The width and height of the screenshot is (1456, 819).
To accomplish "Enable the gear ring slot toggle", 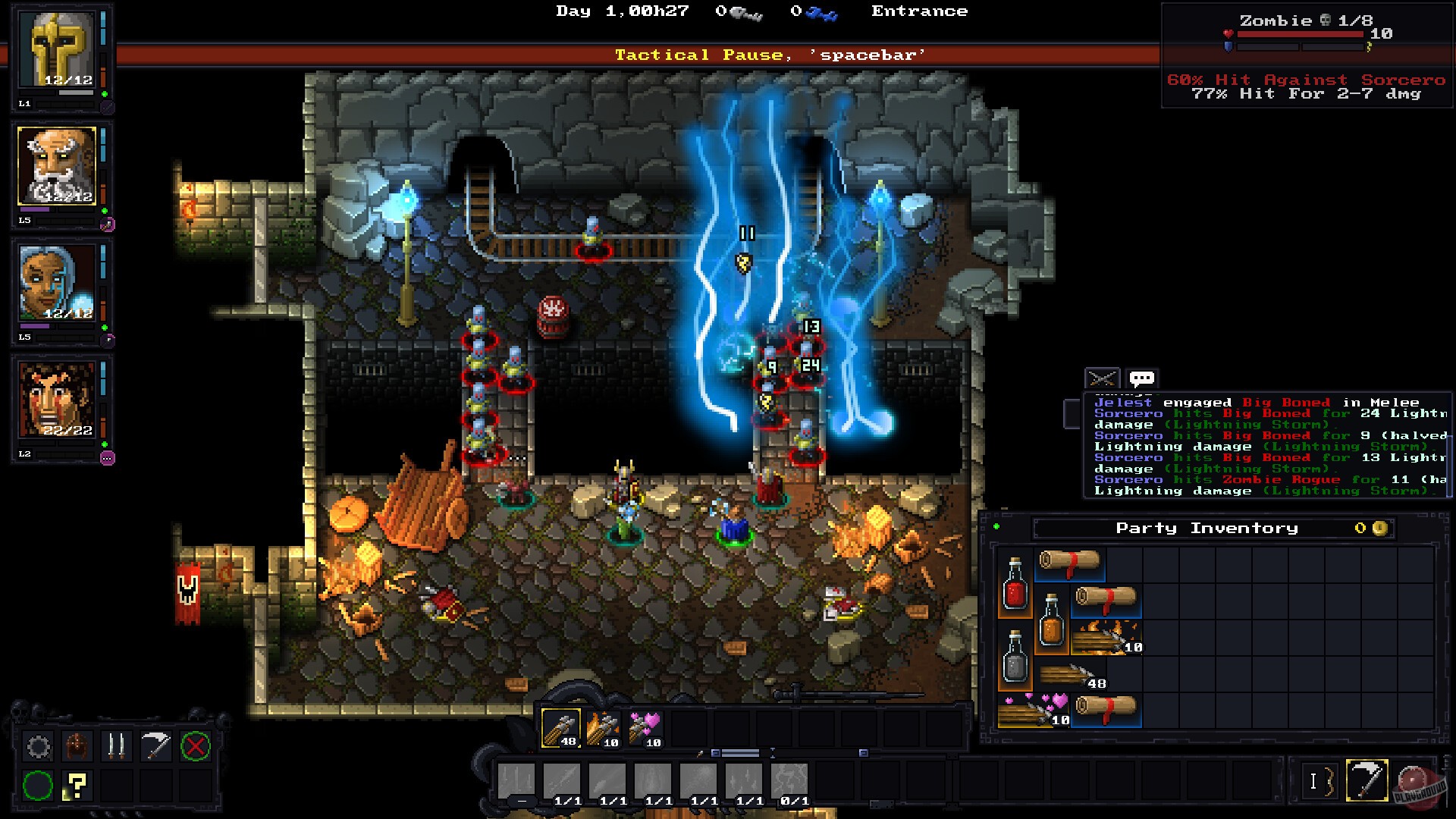I will coord(38,745).
